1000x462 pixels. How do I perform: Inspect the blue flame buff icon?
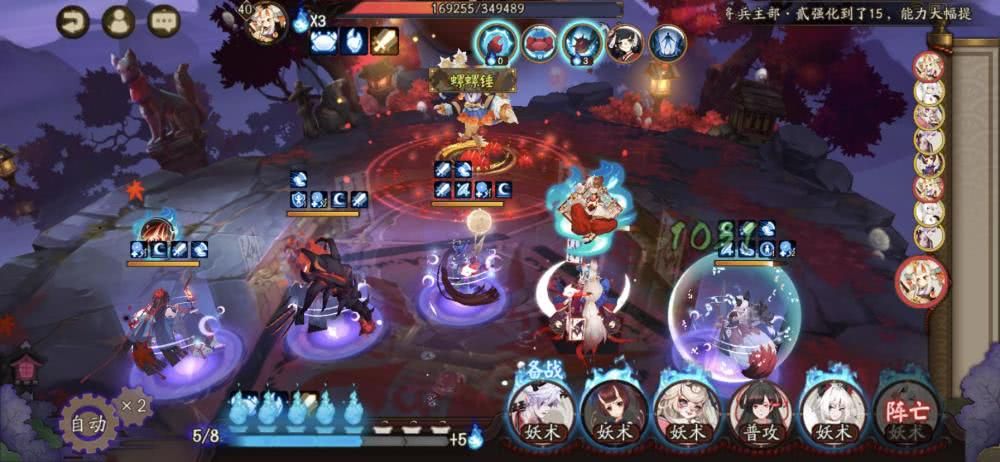355,41
